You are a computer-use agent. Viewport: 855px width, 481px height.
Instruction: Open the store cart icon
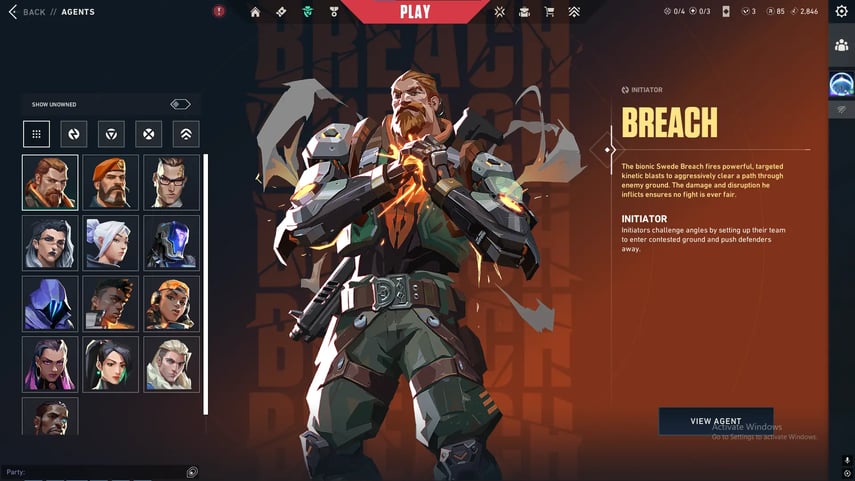click(549, 12)
